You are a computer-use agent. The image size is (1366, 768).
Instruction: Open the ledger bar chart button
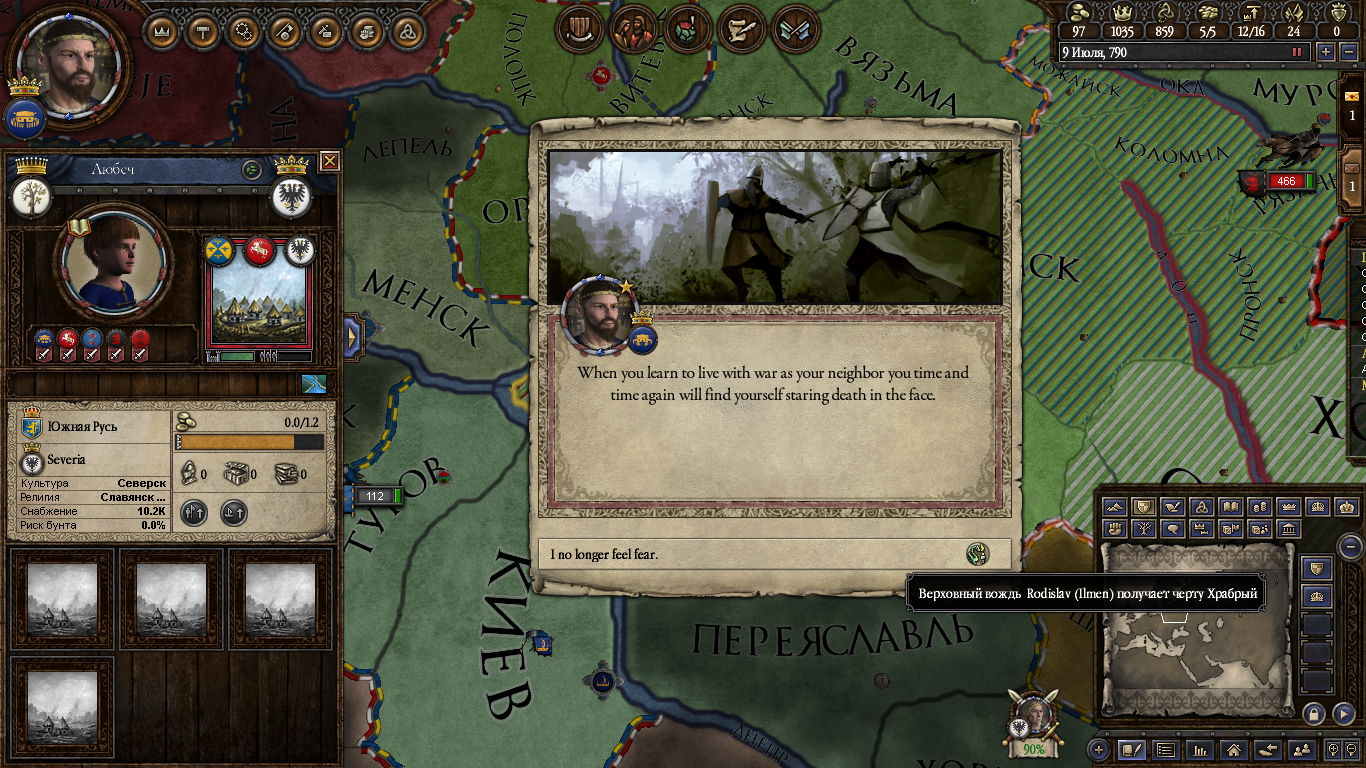pyautogui.click(x=1200, y=749)
